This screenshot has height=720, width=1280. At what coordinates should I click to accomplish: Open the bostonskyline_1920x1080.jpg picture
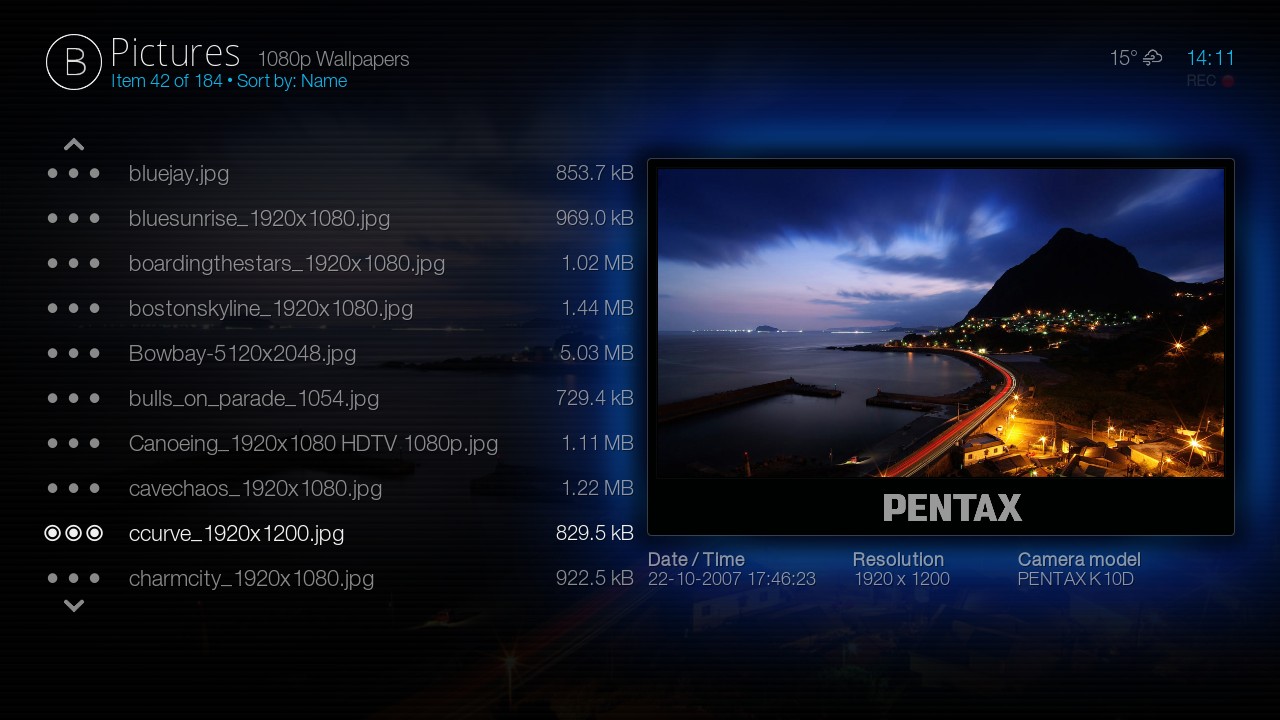coord(270,309)
